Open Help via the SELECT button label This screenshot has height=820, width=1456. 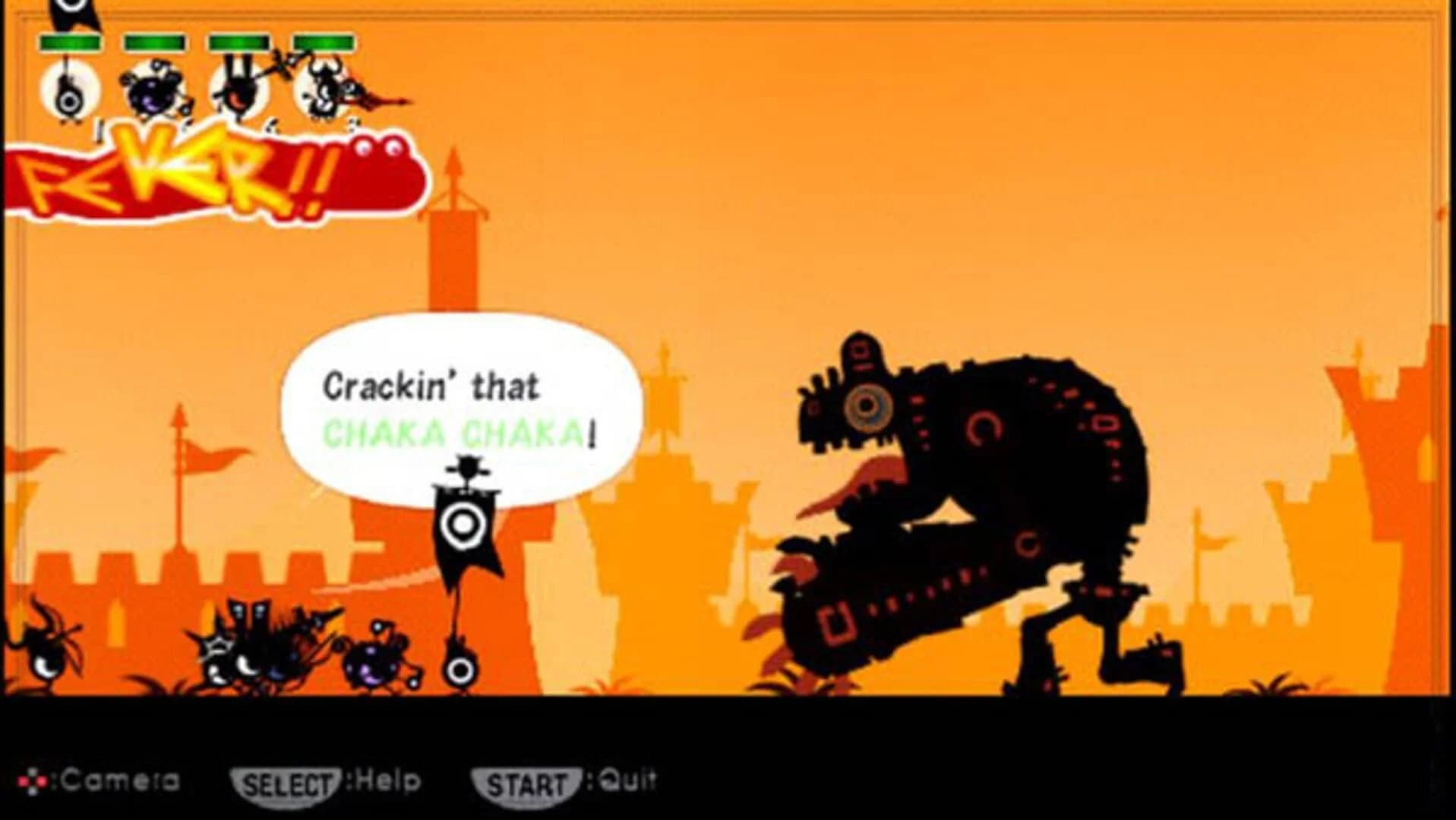click(x=289, y=778)
